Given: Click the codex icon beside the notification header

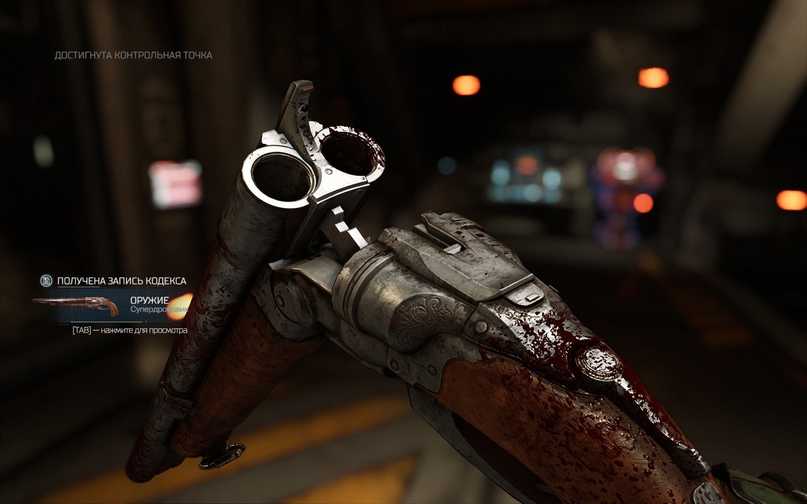Looking at the screenshot, I should 45,281.
